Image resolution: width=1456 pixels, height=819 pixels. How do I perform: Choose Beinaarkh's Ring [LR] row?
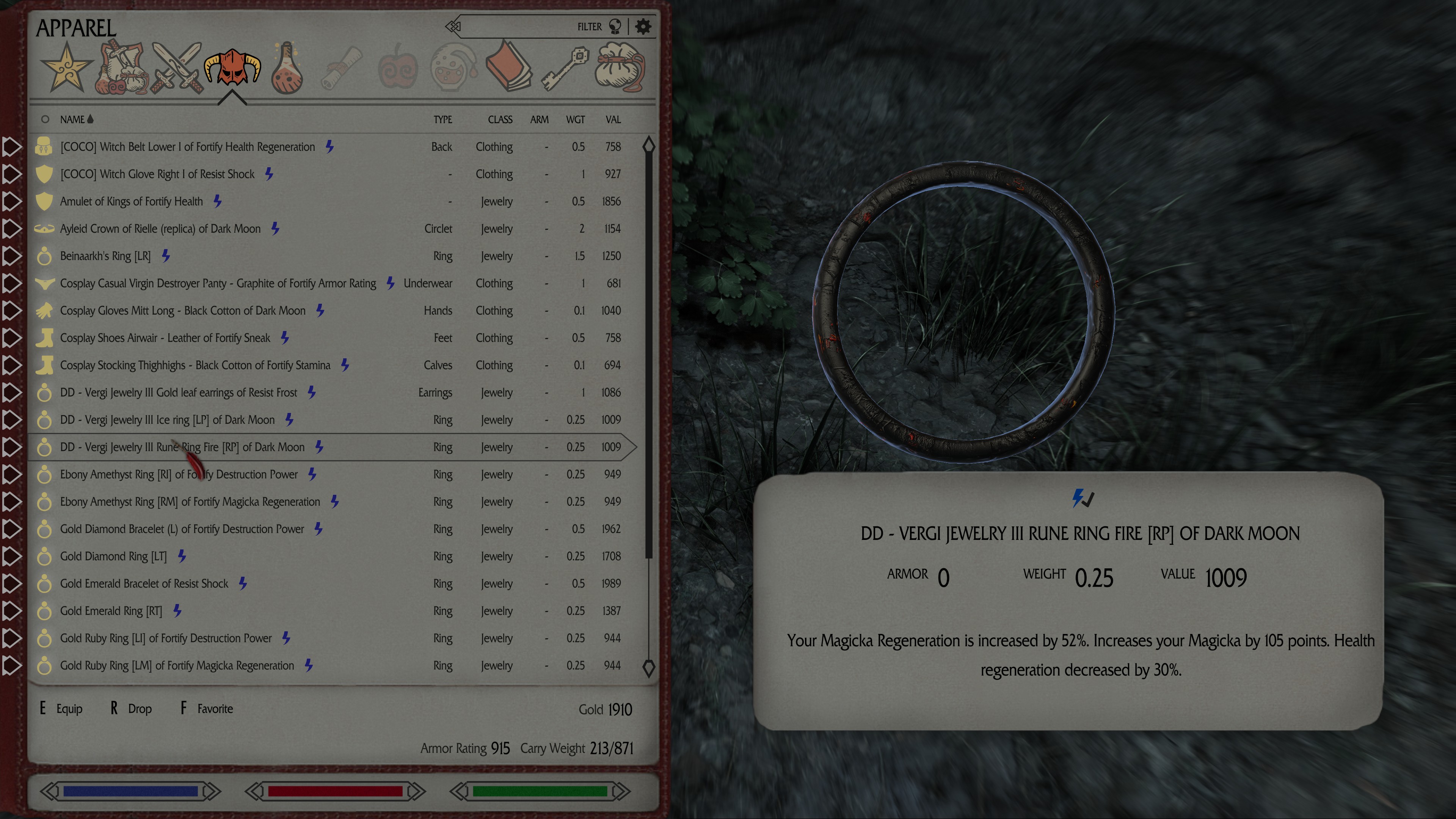[105, 256]
